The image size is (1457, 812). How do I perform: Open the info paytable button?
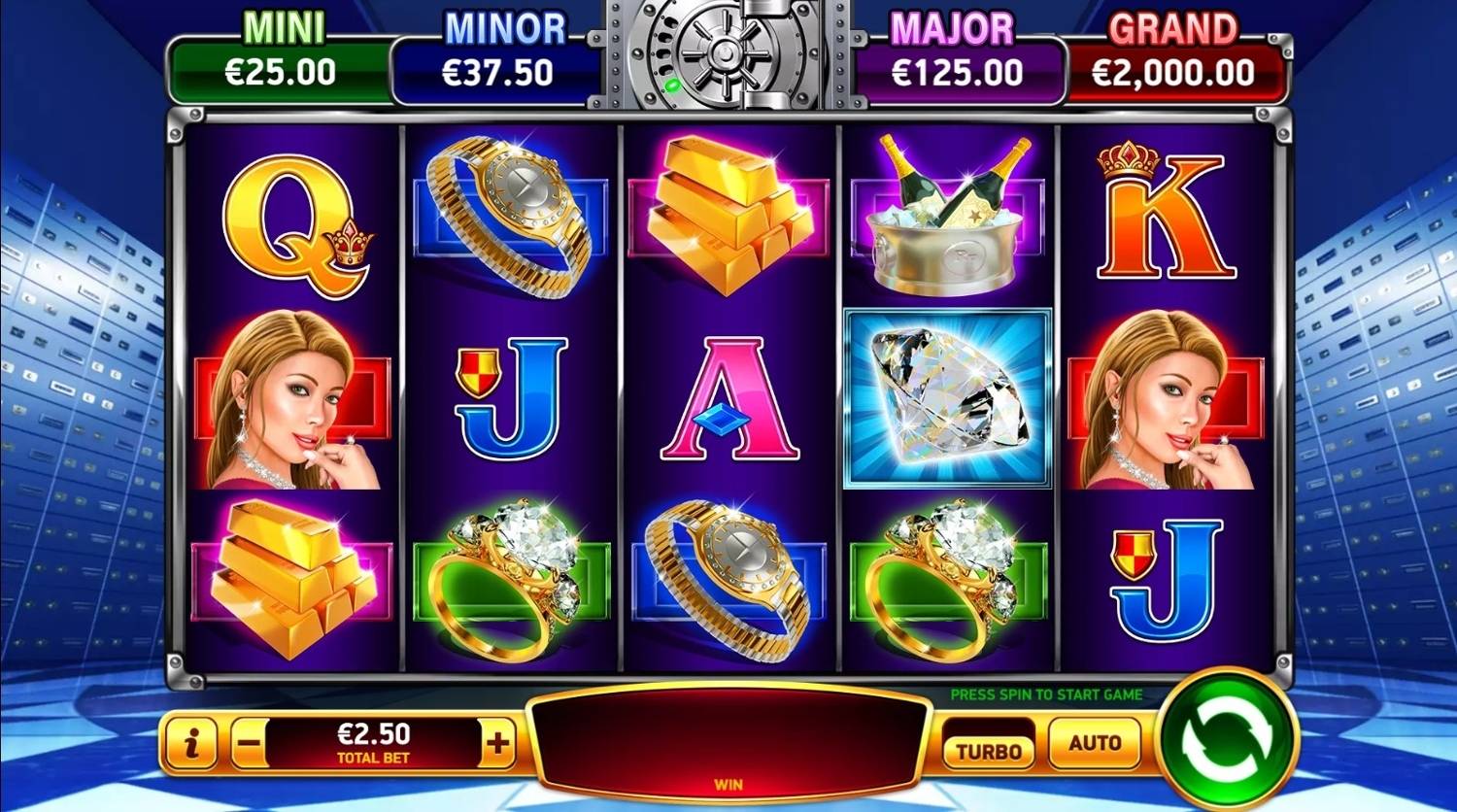[x=191, y=744]
